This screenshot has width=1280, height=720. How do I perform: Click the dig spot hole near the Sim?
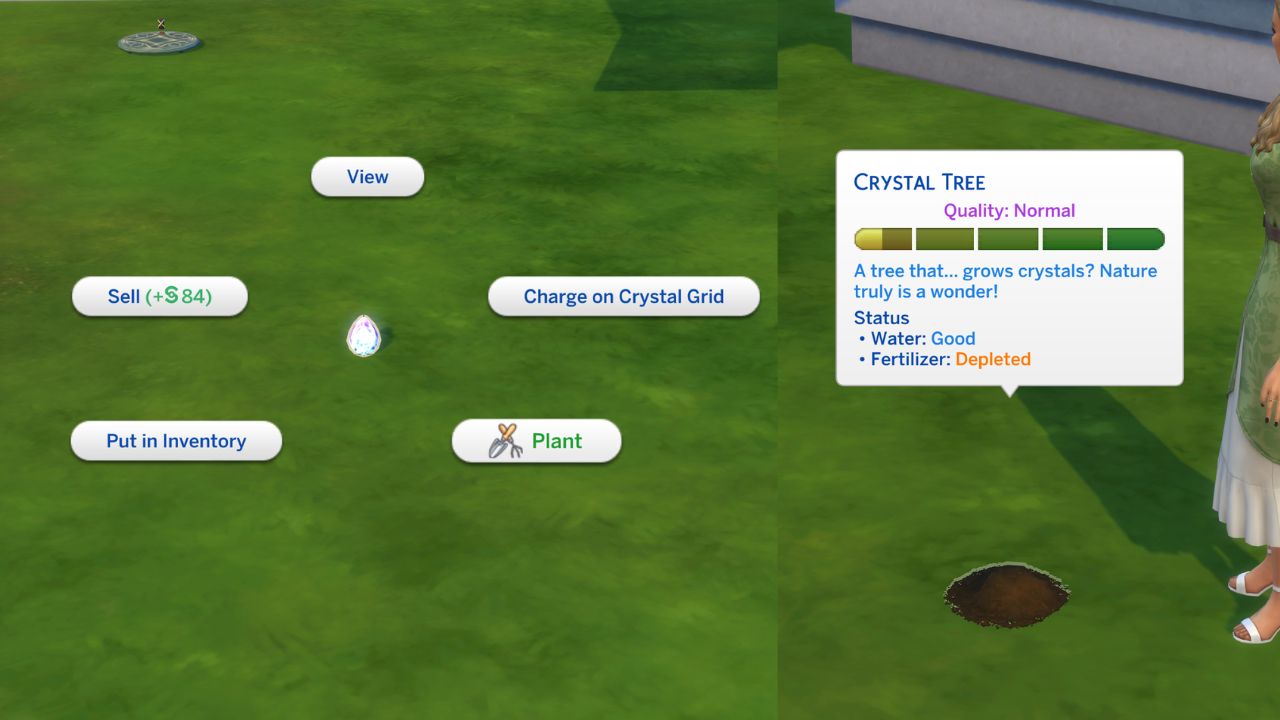tap(1005, 592)
